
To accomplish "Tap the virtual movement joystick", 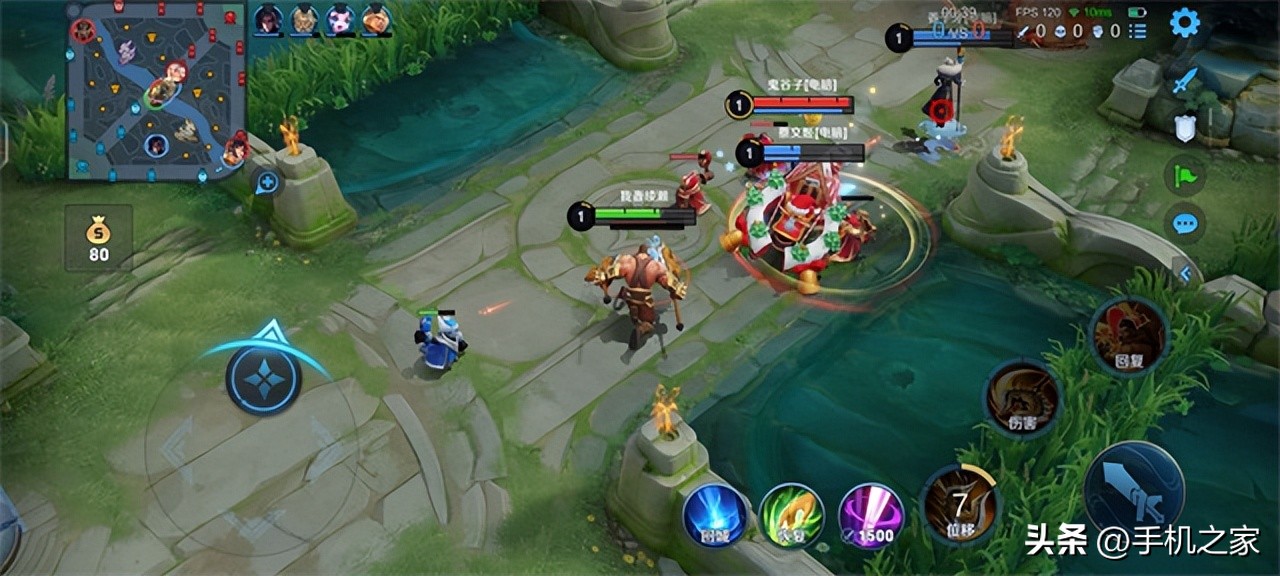I will (x=263, y=378).
